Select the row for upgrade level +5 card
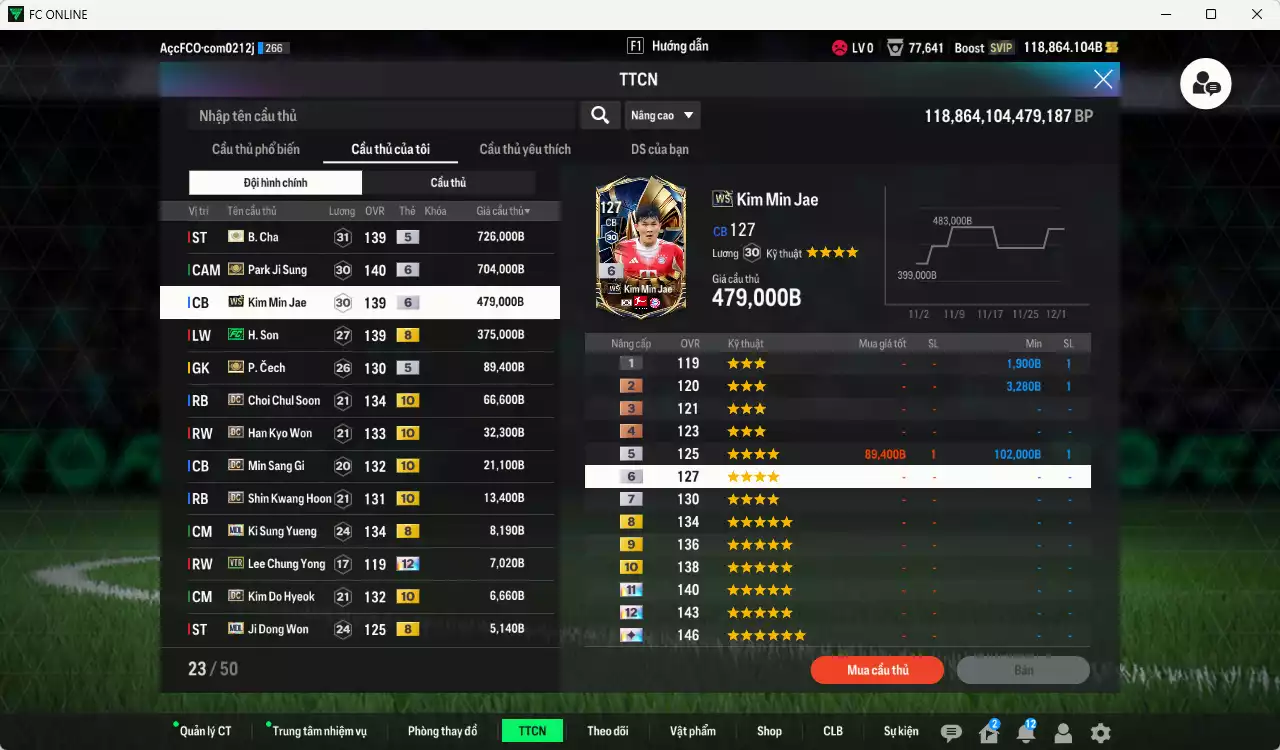1280x750 pixels. point(838,453)
